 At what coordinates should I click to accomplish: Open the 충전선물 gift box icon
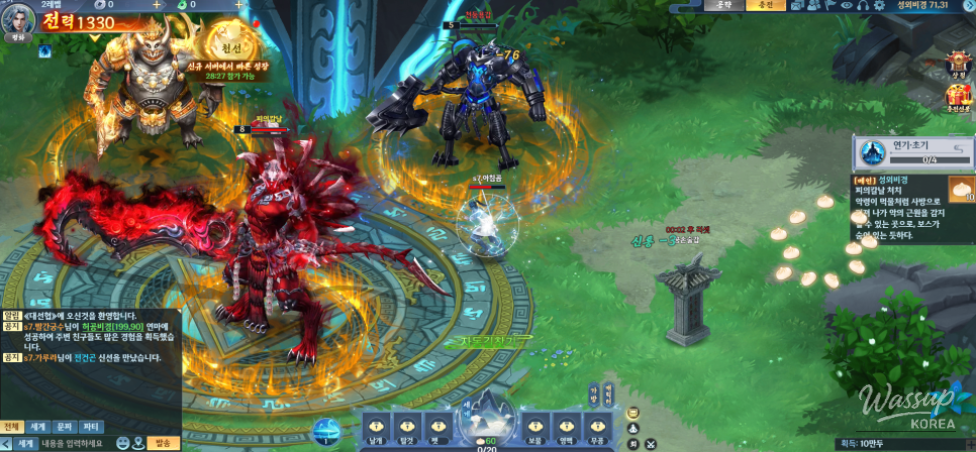pyautogui.click(x=958, y=97)
